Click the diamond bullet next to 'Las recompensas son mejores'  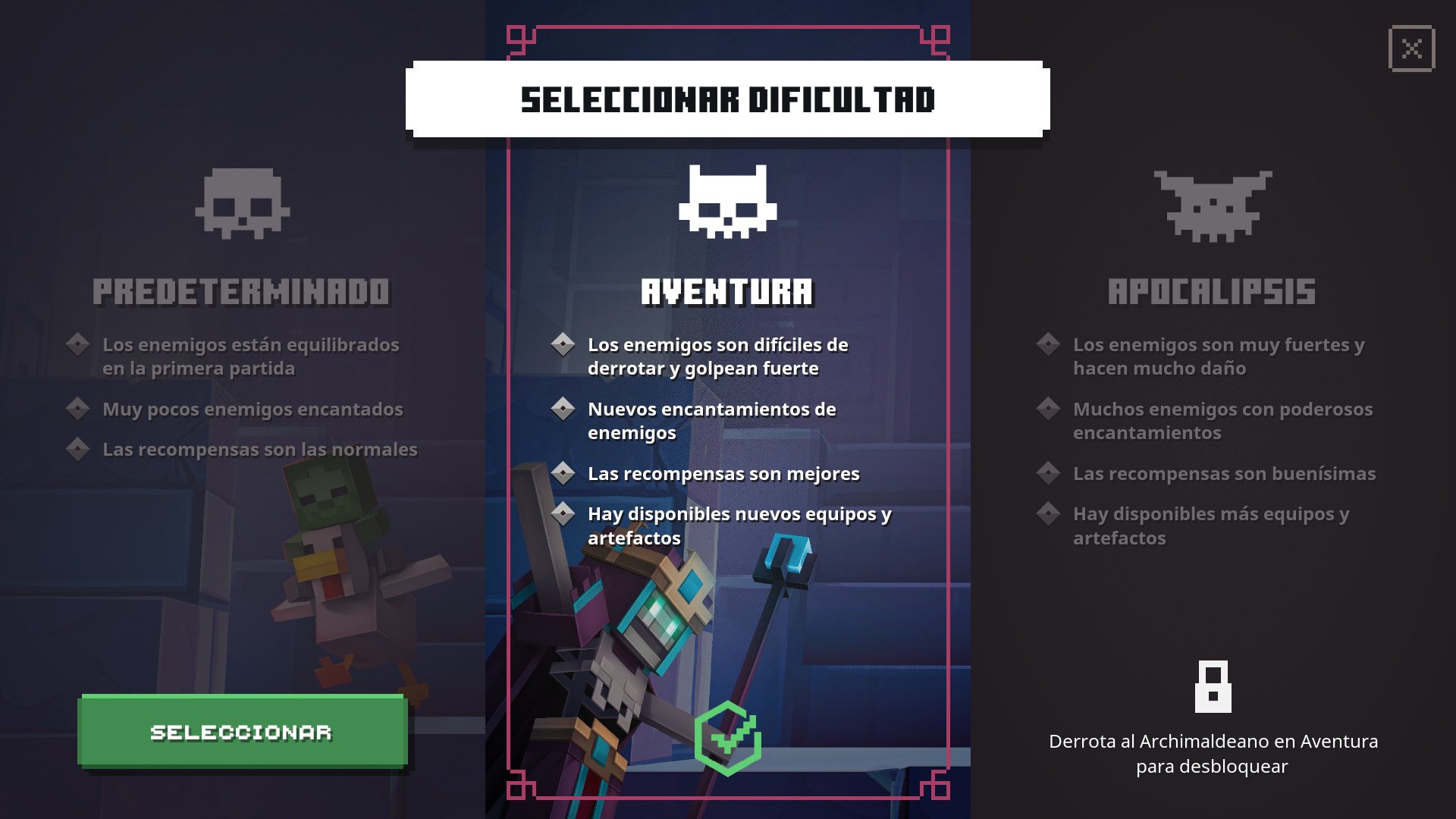(x=564, y=475)
